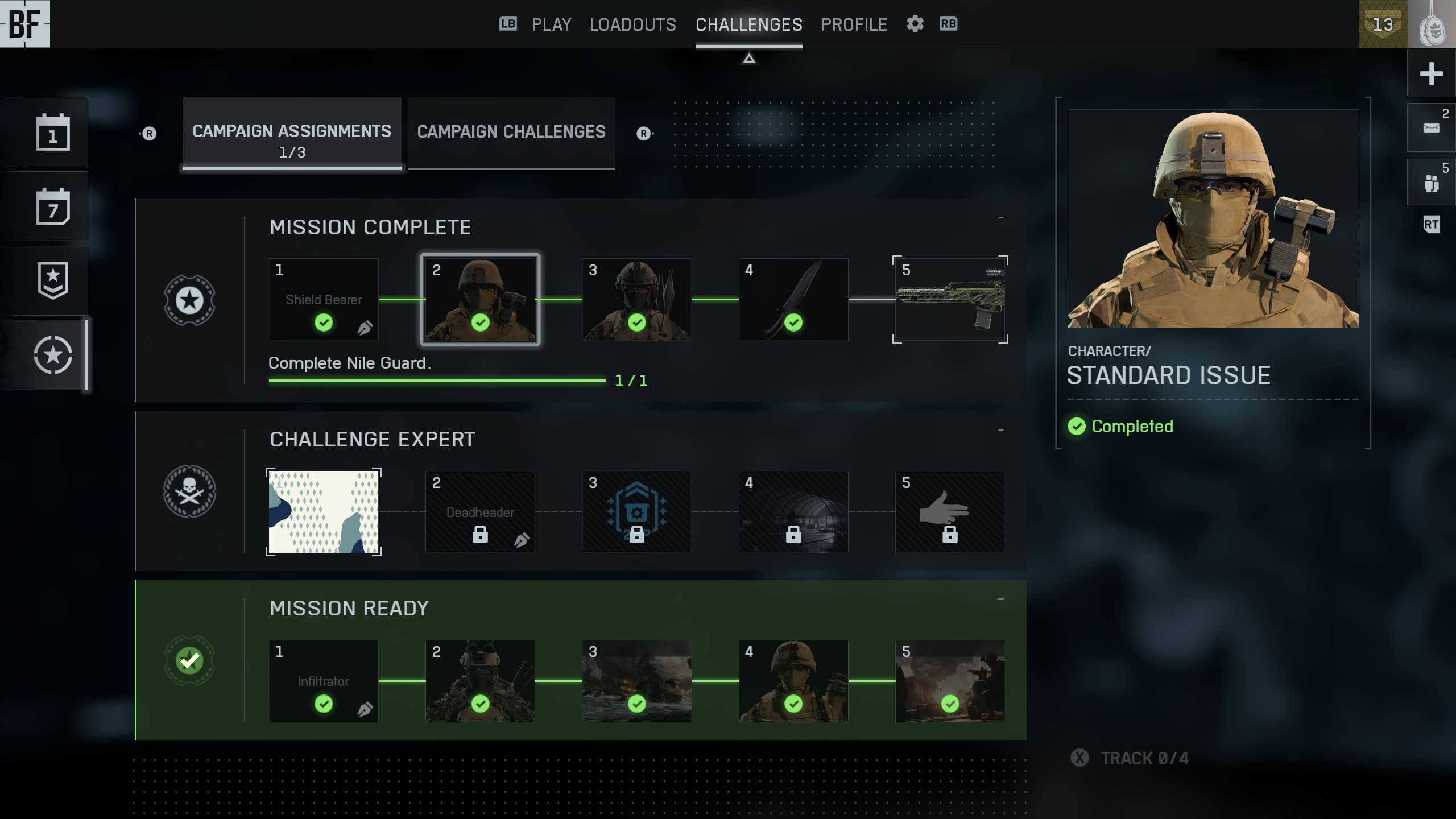Open settings via the gear icon
Screen dimensions: 1456x819
[915, 24]
